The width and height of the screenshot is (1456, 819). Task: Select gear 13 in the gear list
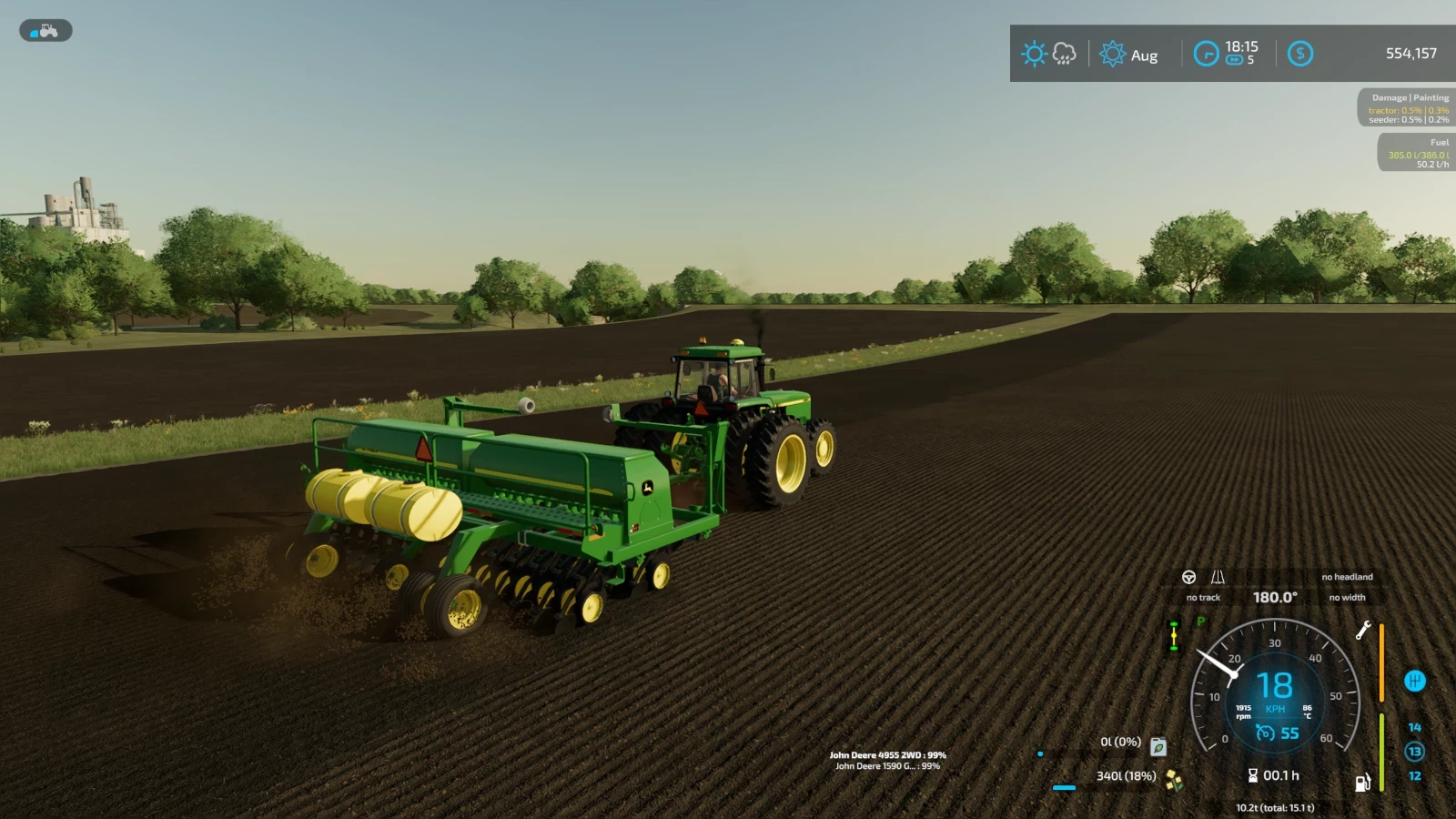[1414, 750]
